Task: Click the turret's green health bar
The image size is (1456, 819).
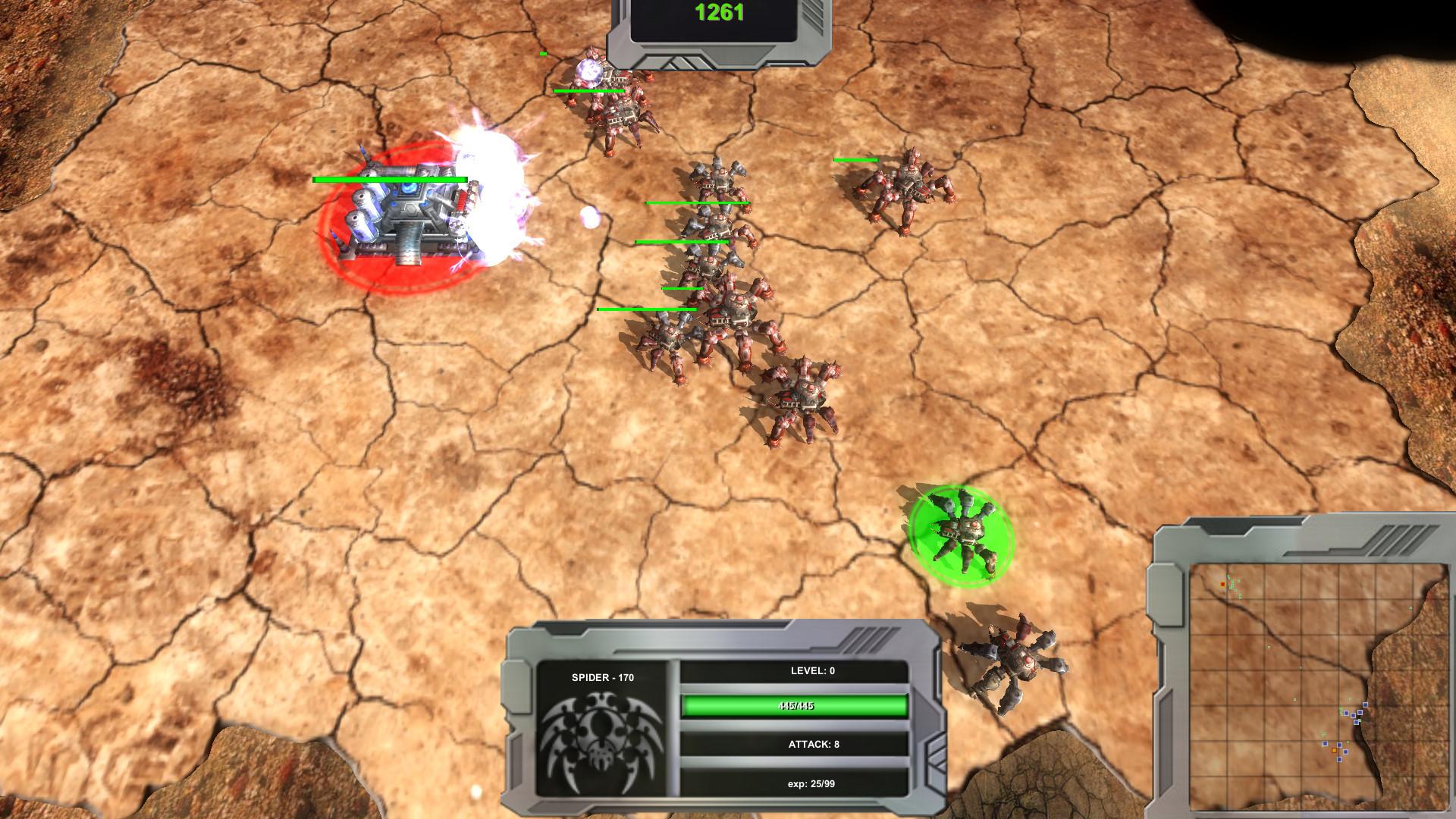Action: tap(388, 178)
